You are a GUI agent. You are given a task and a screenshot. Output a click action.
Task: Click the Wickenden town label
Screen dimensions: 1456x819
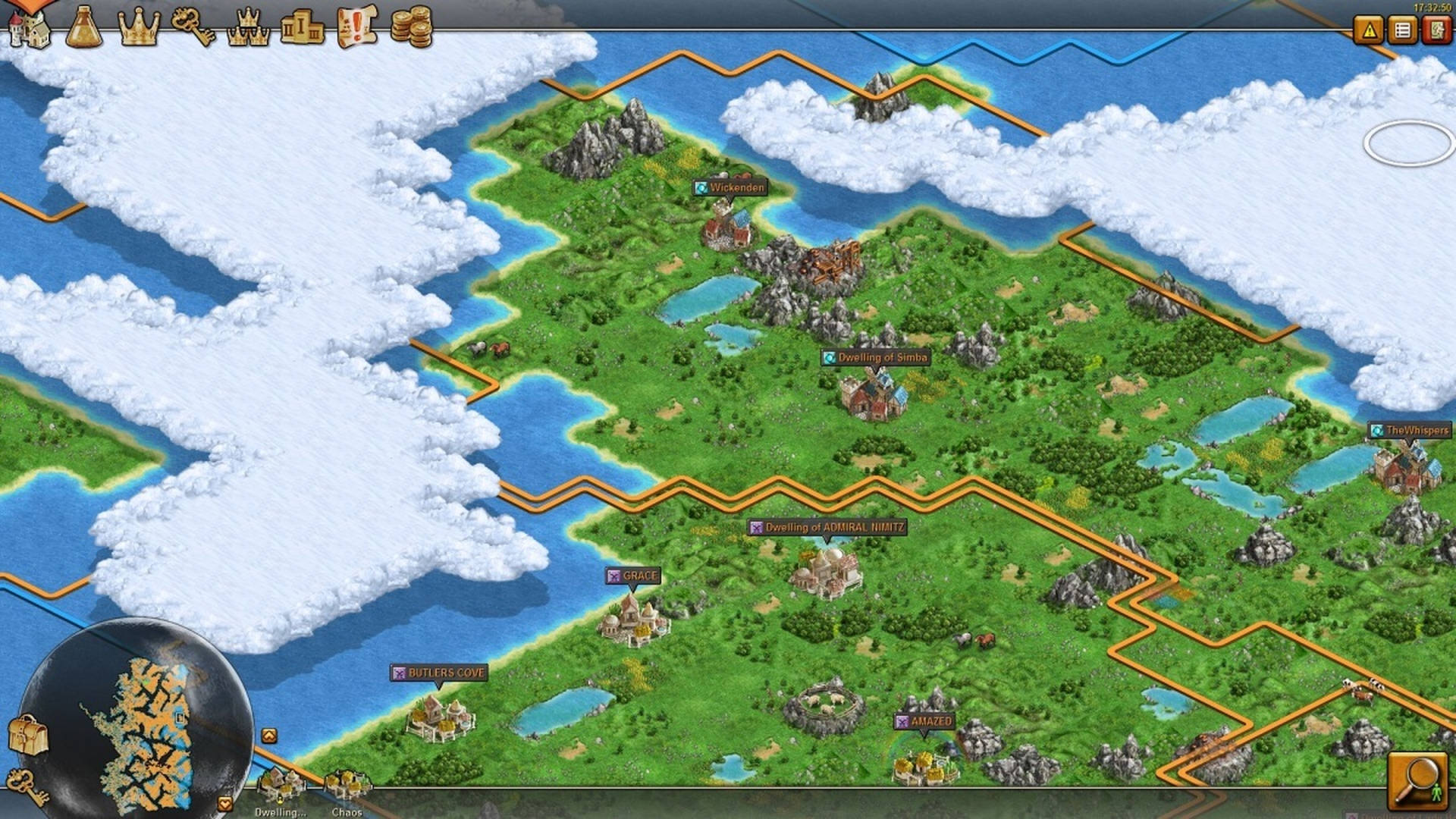[730, 187]
